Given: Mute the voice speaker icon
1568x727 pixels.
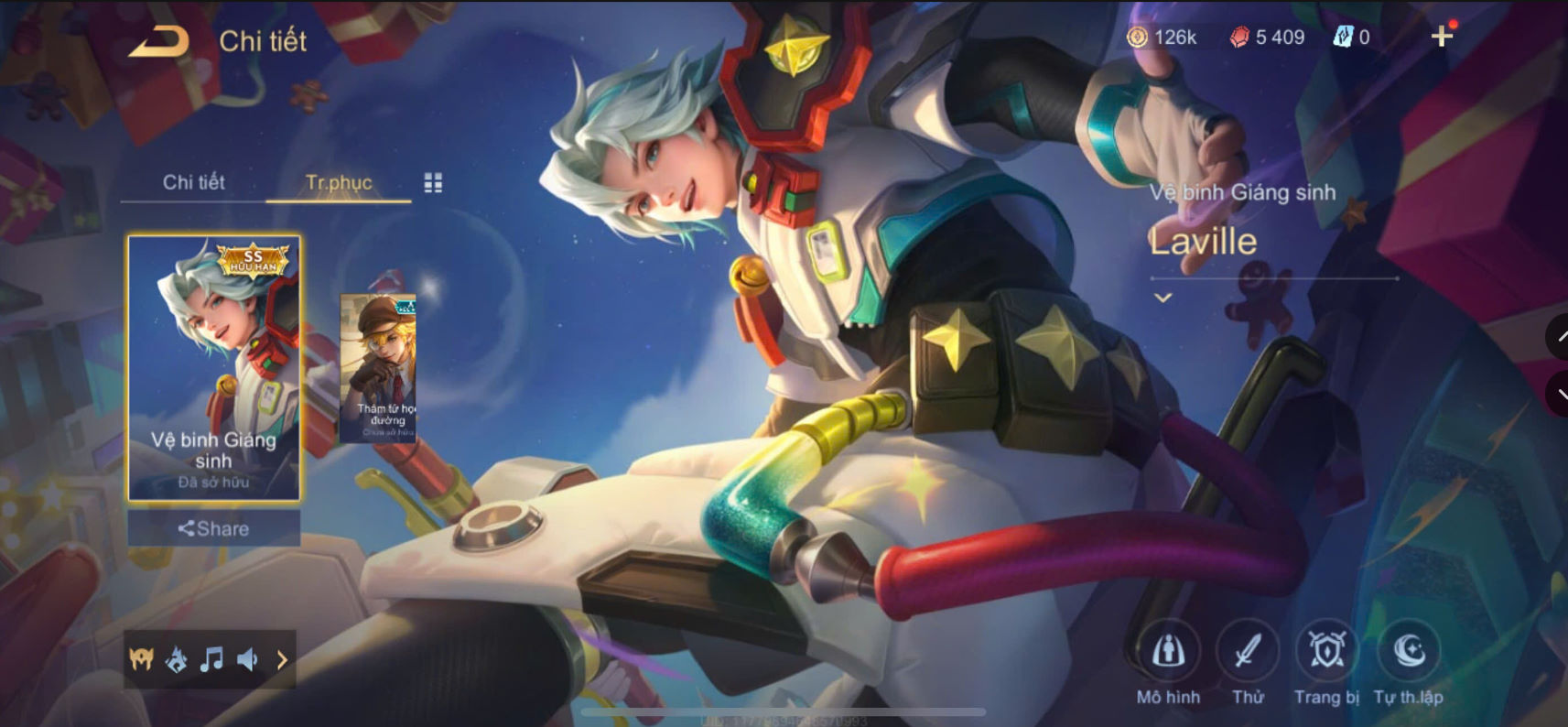Looking at the screenshot, I should pos(248,658).
